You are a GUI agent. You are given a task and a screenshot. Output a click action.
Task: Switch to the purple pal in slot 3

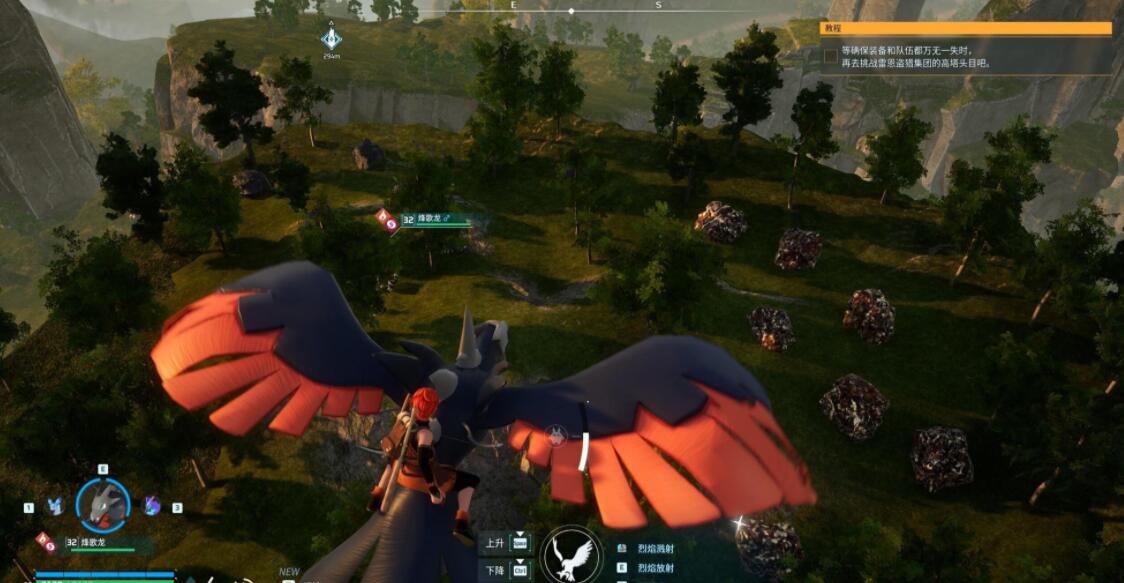152,506
